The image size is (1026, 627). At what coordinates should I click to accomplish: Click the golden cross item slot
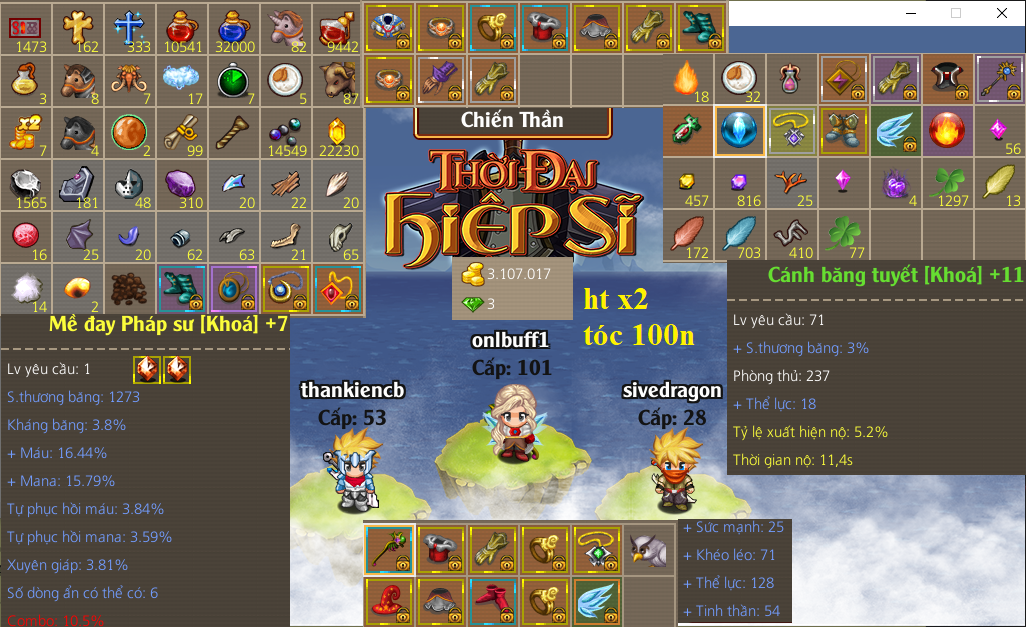(x=78, y=26)
